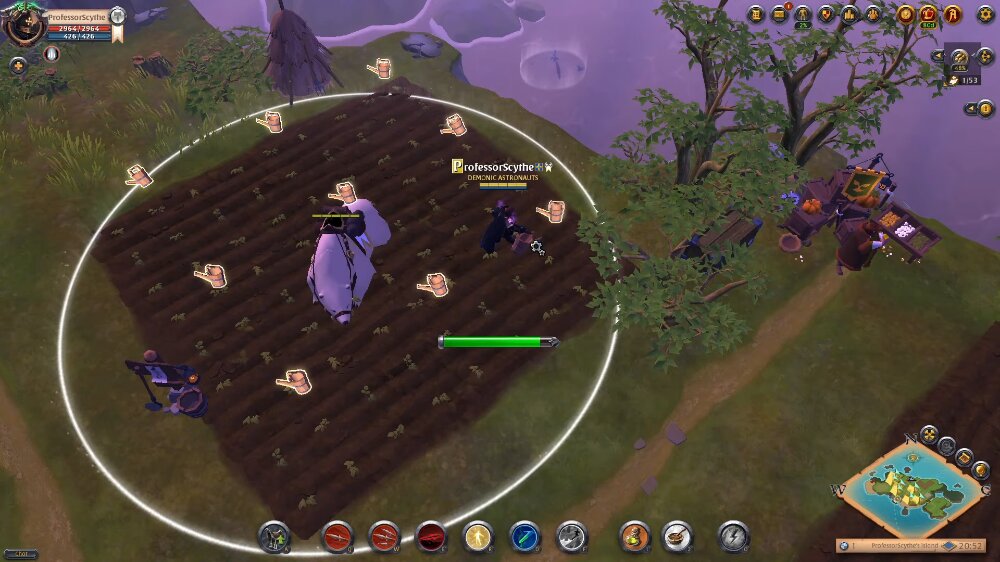Click the red letter A gold-ringed icon
Image resolution: width=1000 pixels, height=562 pixels.
point(952,14)
